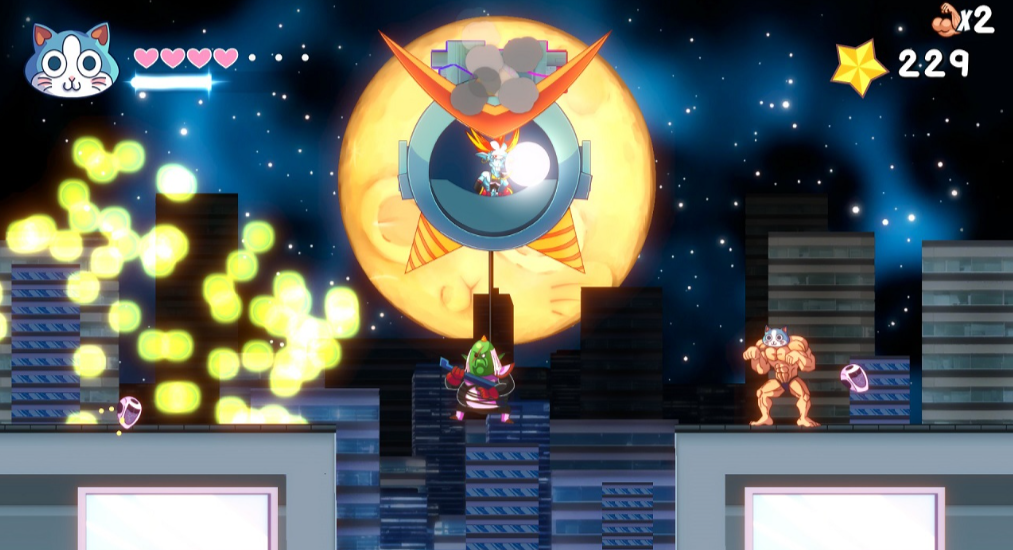Select the yellow star collectible icon
The width and height of the screenshot is (1013, 550).
(859, 67)
